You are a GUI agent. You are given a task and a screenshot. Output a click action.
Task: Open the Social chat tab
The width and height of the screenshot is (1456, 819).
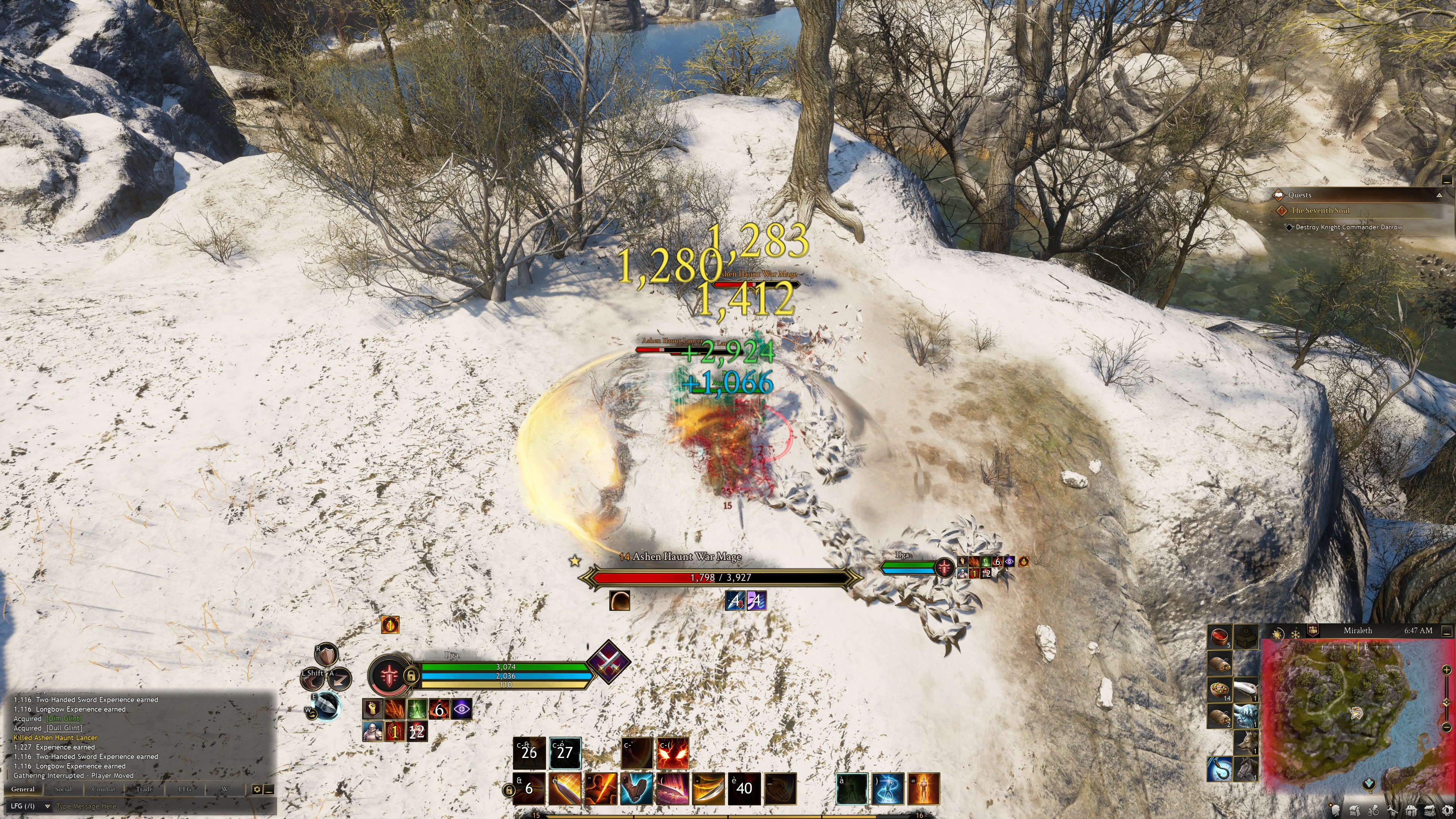point(63,789)
